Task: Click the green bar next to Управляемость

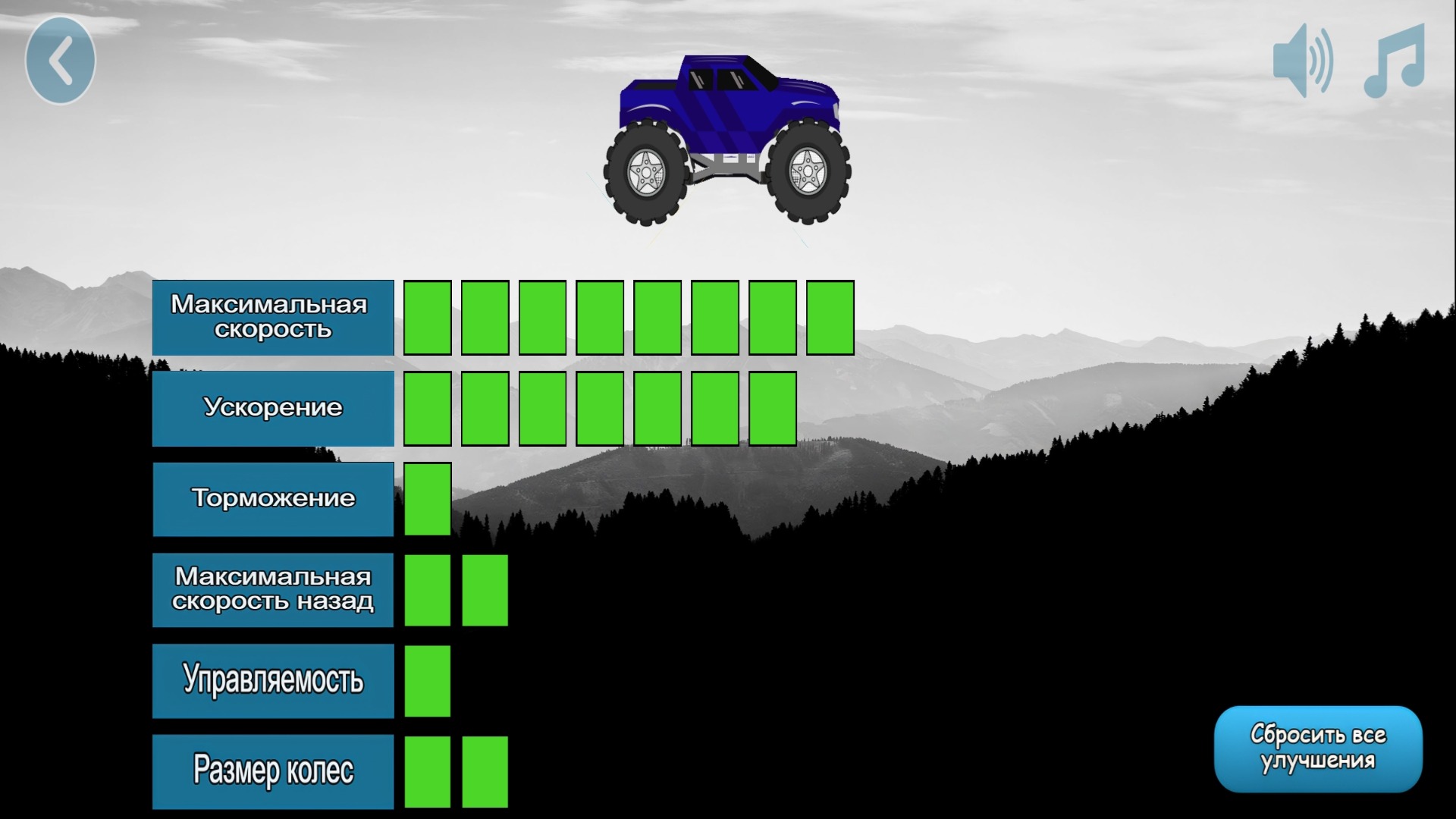Action: pos(427,680)
